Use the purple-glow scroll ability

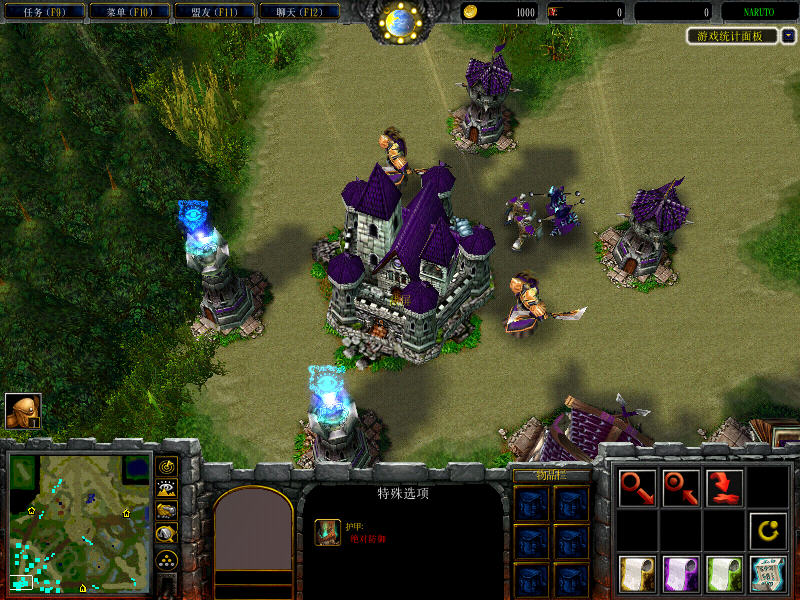681,573
